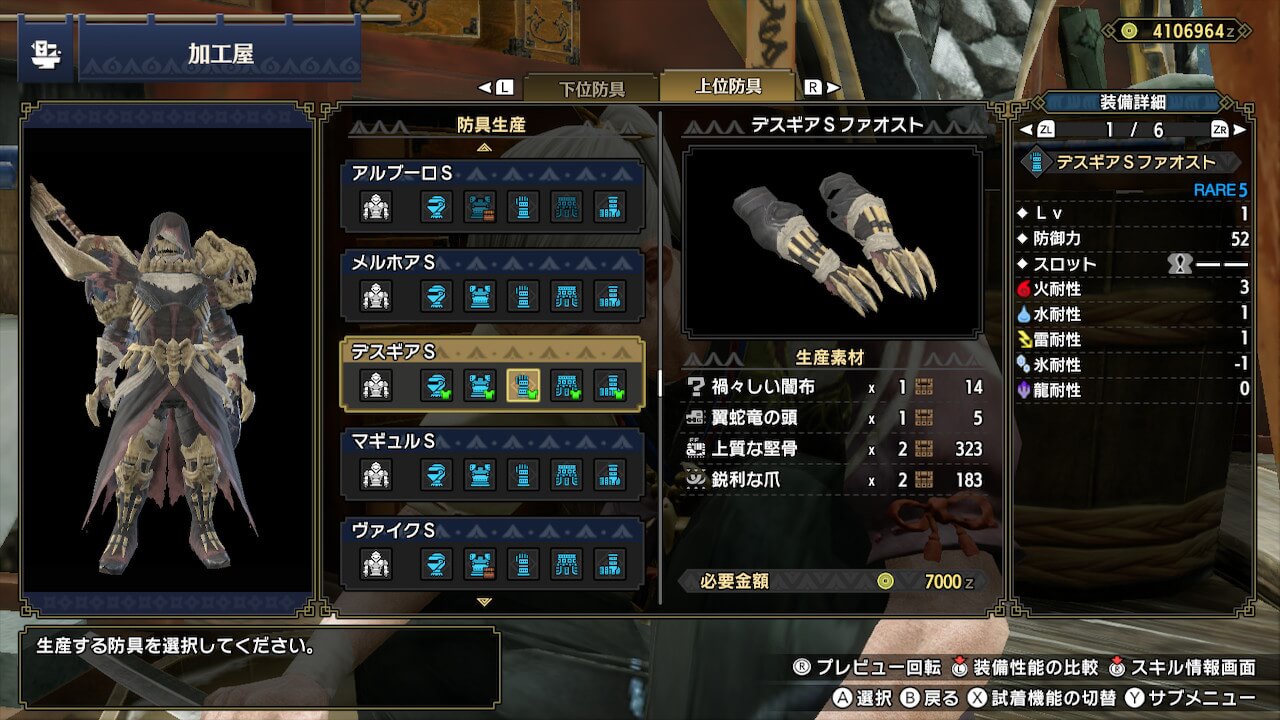The height and width of the screenshot is (720, 1280).
Task: Choose the メルホアS armor set row
Action: pyautogui.click(x=492, y=285)
